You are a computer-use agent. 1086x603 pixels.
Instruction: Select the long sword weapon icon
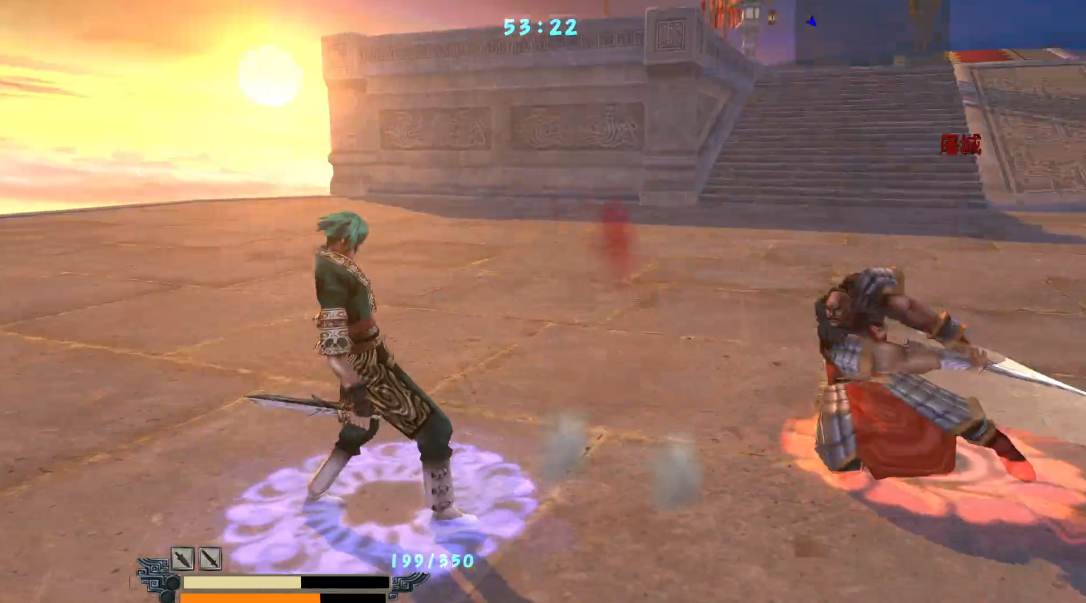[x=210, y=558]
